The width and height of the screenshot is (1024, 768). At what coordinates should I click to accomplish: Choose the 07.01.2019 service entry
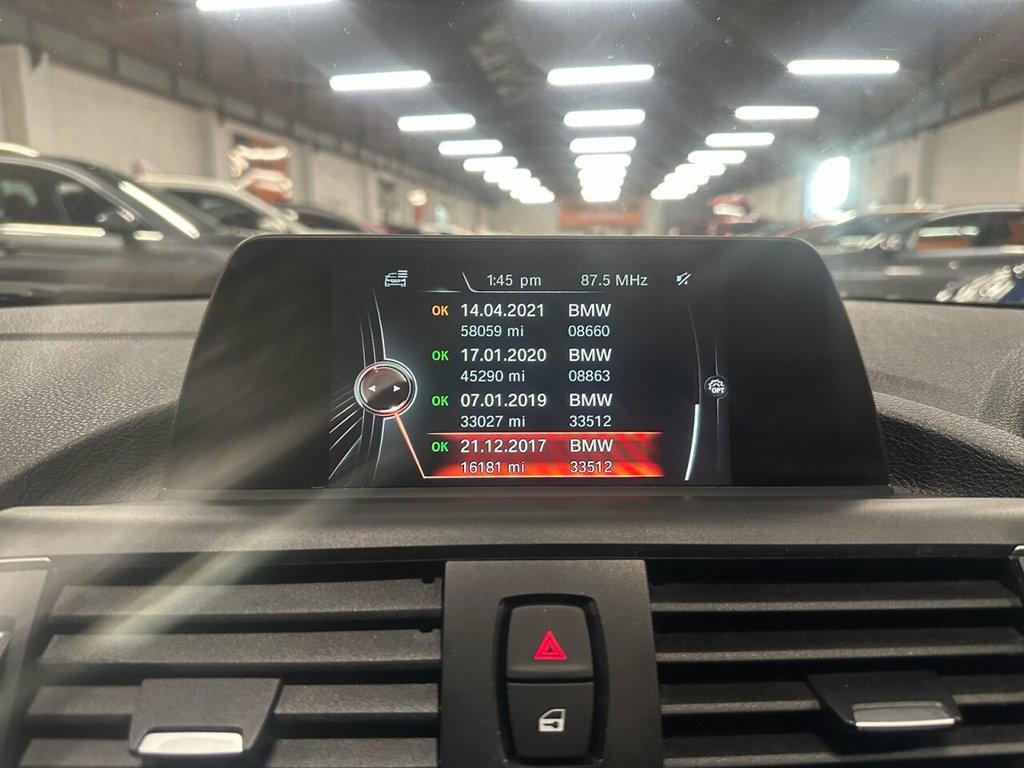(x=522, y=410)
